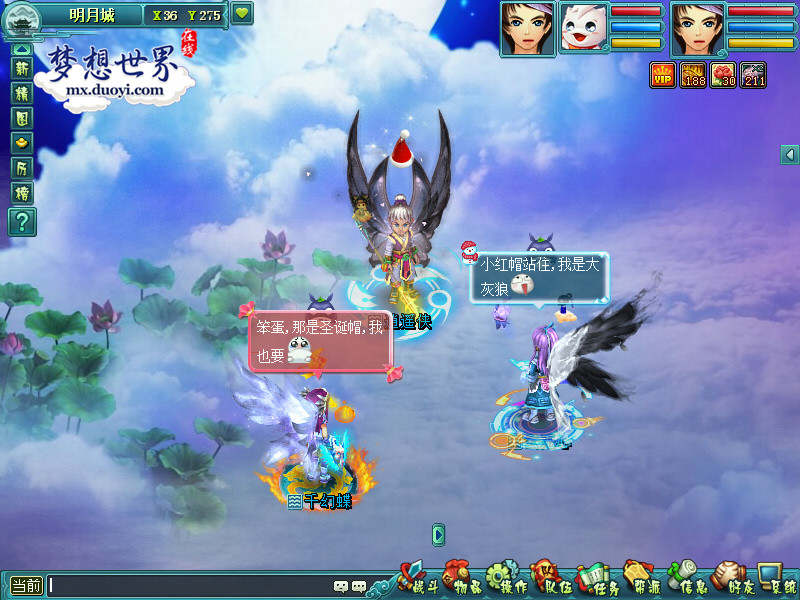Open the 系统 system menu

click(x=777, y=579)
